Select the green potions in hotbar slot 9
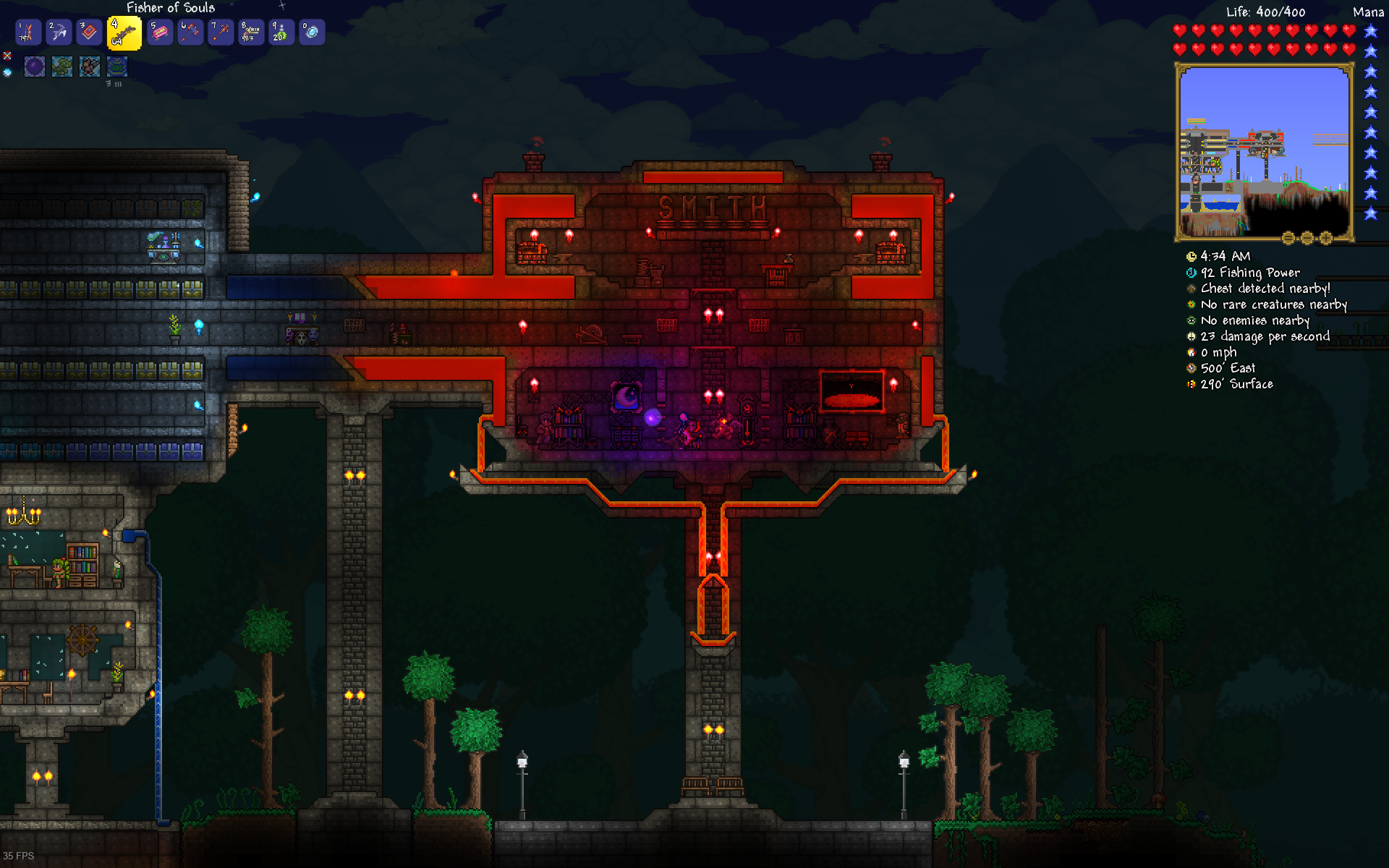Viewport: 1389px width, 868px height. click(x=281, y=32)
